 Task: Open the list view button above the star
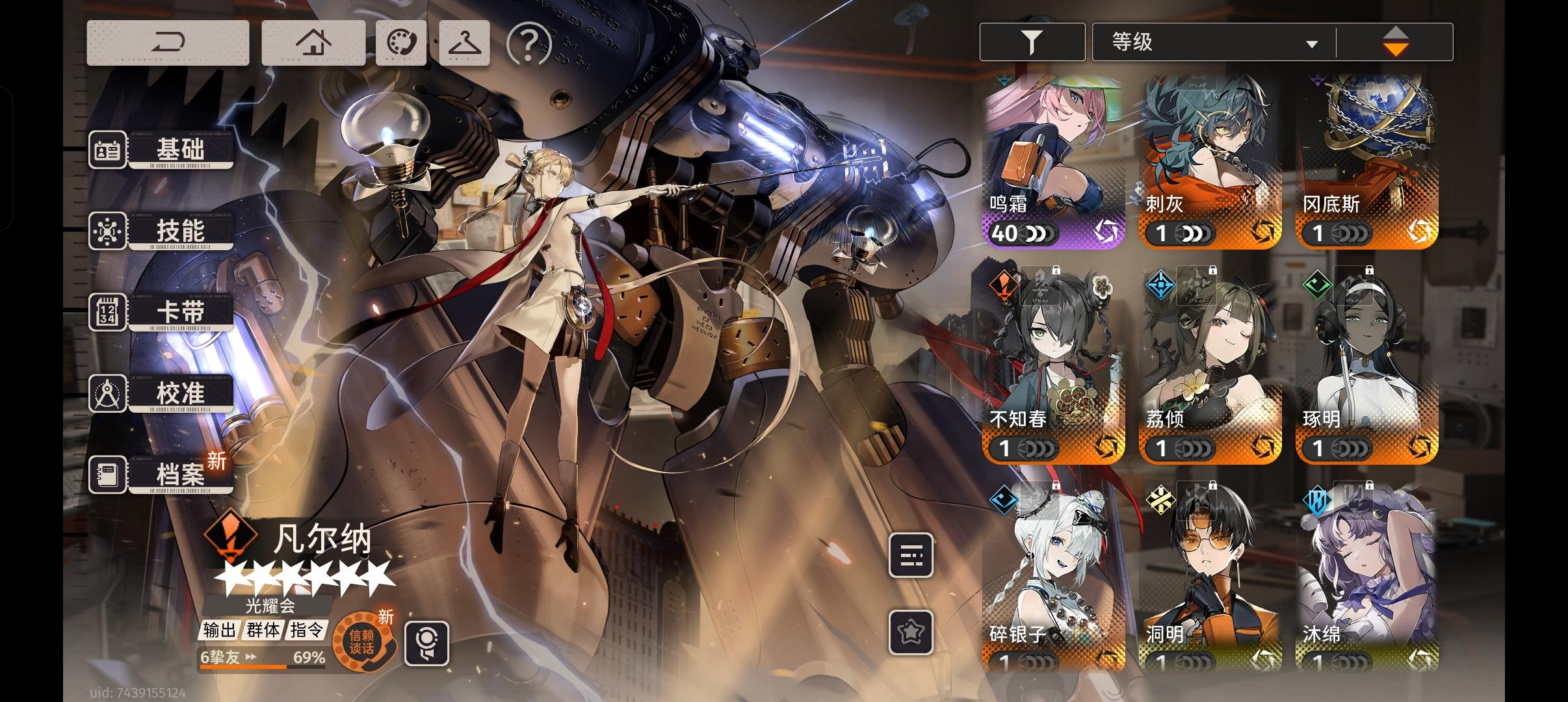point(911,556)
